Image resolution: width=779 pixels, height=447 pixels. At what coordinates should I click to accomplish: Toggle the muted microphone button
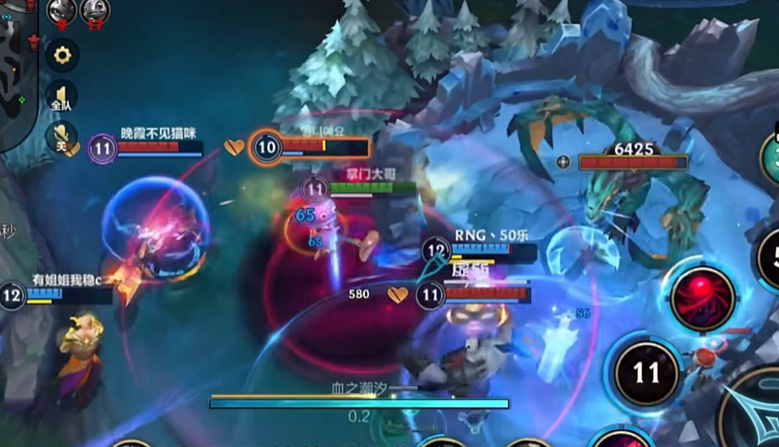[61, 137]
